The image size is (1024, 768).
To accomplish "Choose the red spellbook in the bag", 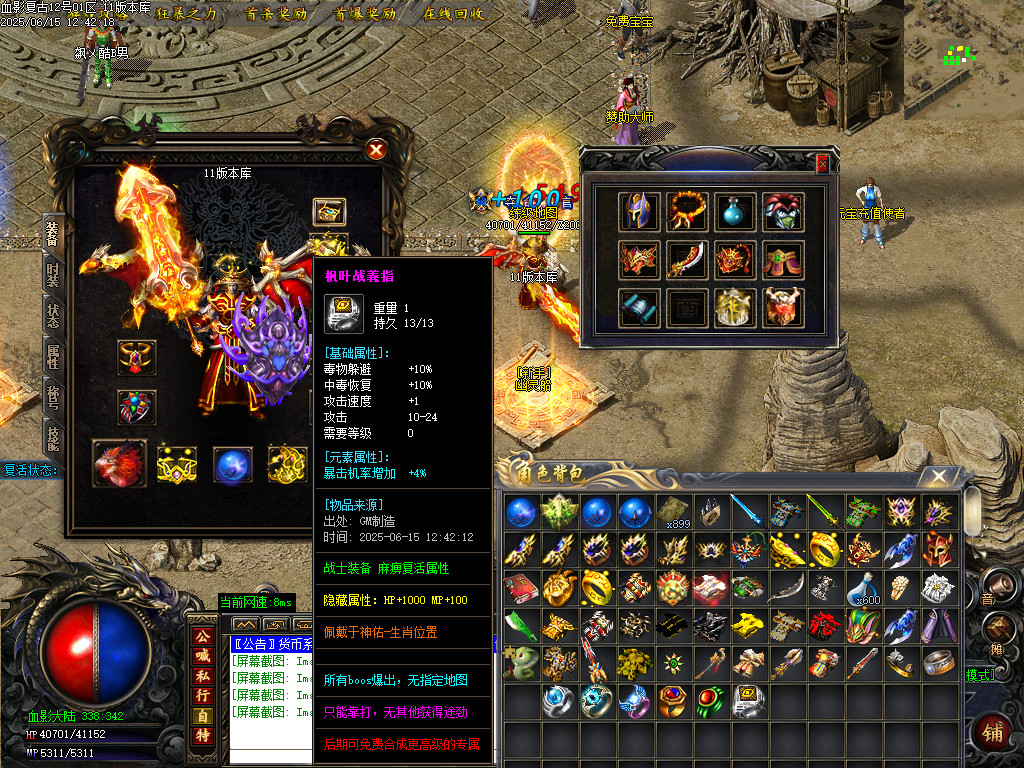I will tap(520, 587).
